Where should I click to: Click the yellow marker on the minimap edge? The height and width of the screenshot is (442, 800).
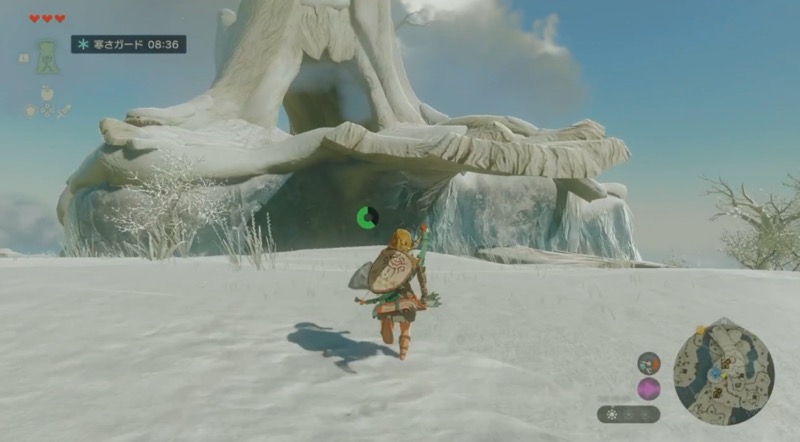701,329
